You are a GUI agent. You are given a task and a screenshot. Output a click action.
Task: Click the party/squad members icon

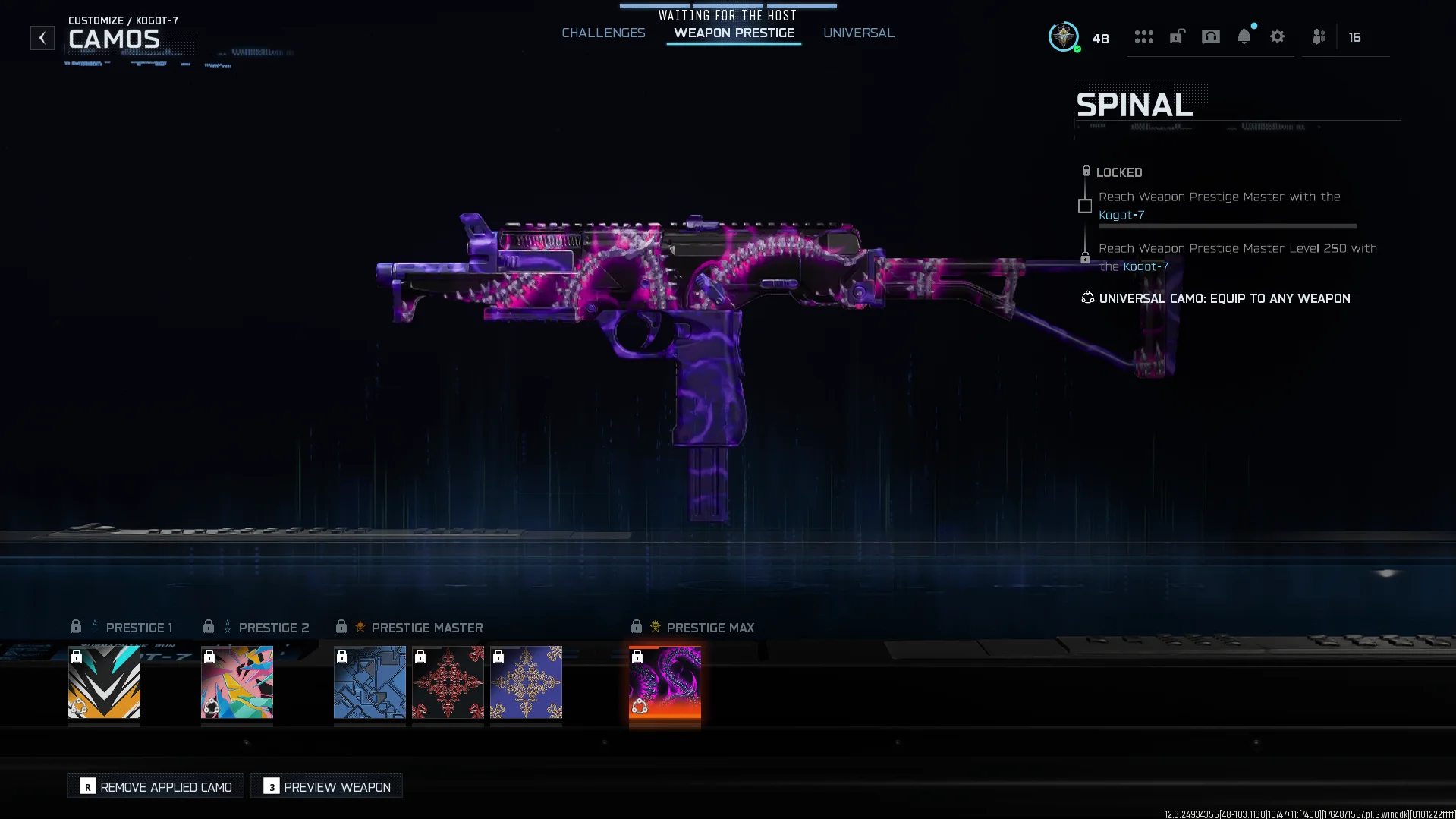(x=1319, y=36)
